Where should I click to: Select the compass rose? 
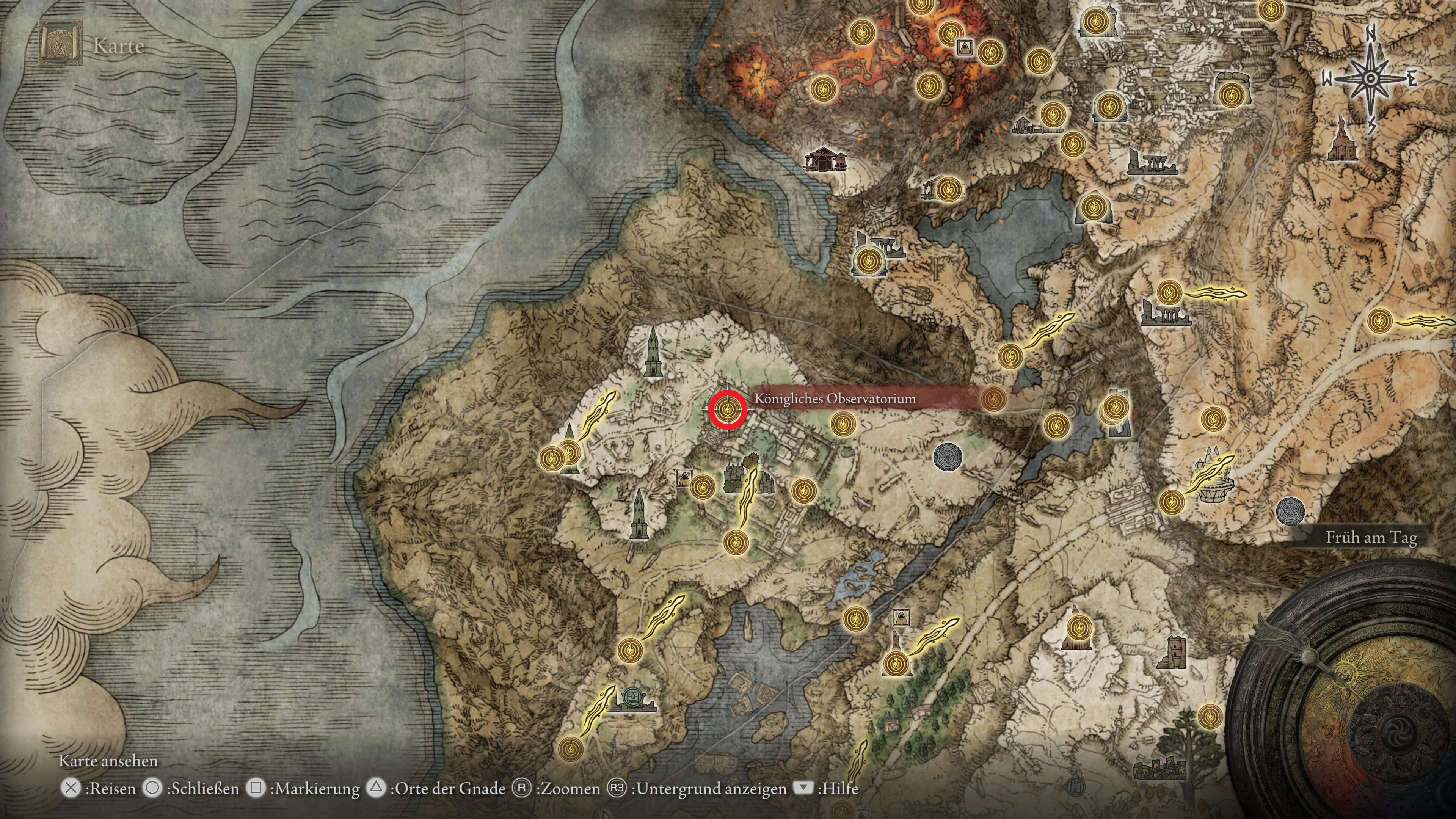[1370, 79]
